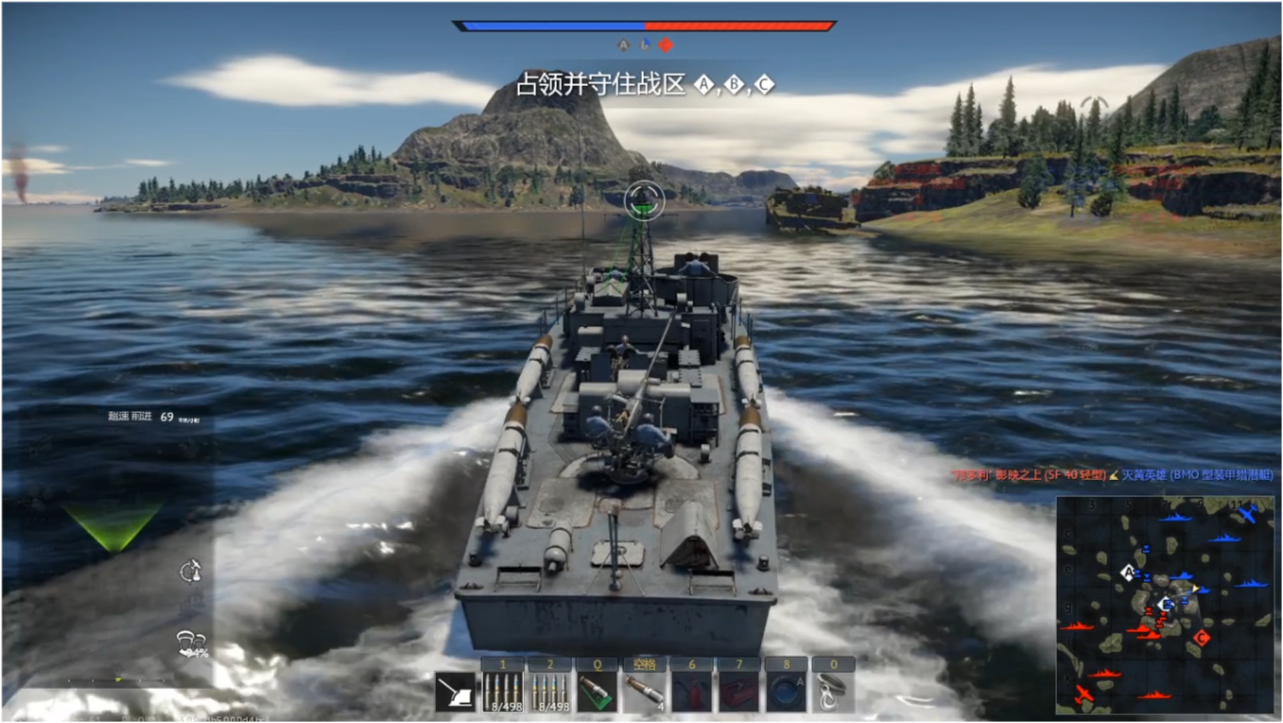Click the gun-and-ship weapon icon beside slot 1
The height and width of the screenshot is (723, 1283).
tap(456, 691)
